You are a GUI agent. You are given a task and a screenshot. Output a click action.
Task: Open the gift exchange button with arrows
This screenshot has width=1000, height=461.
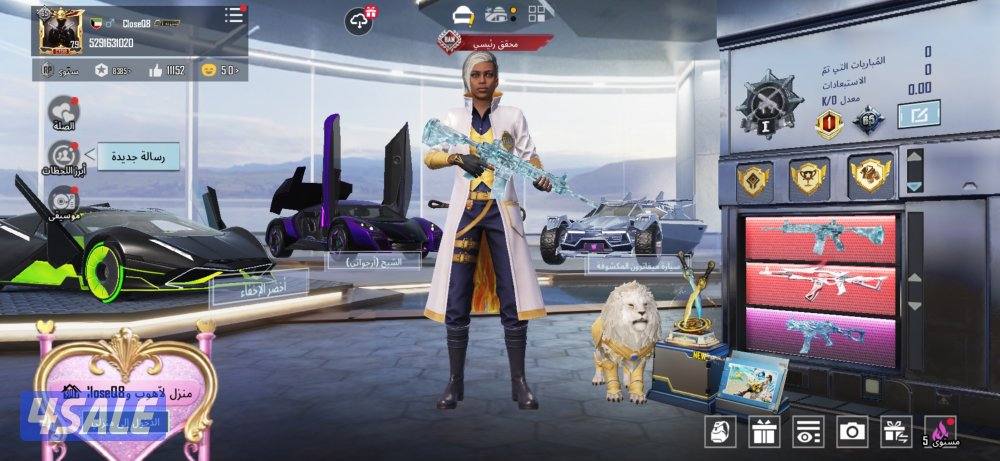(895, 431)
